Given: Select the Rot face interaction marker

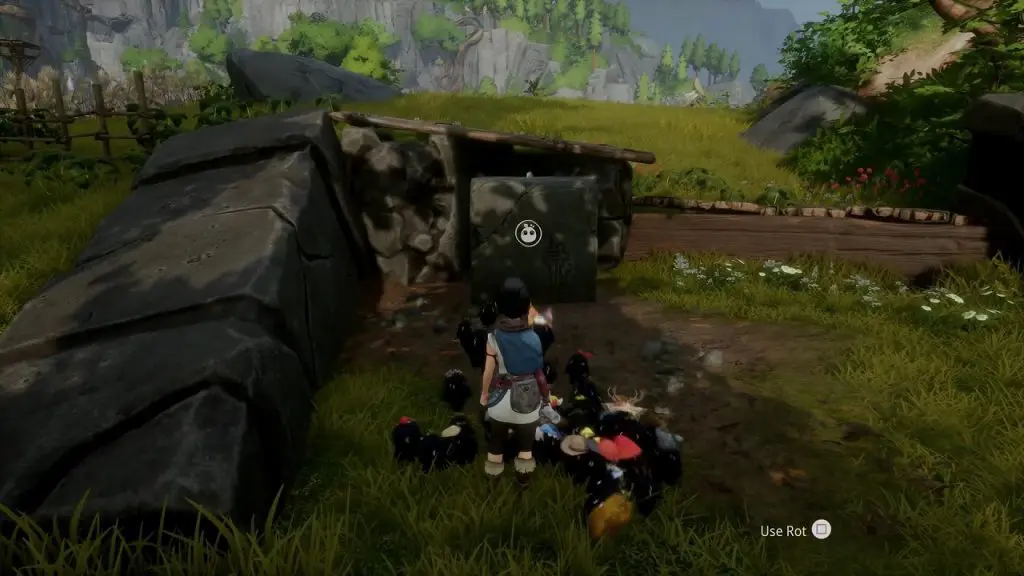Looking at the screenshot, I should coord(527,234).
